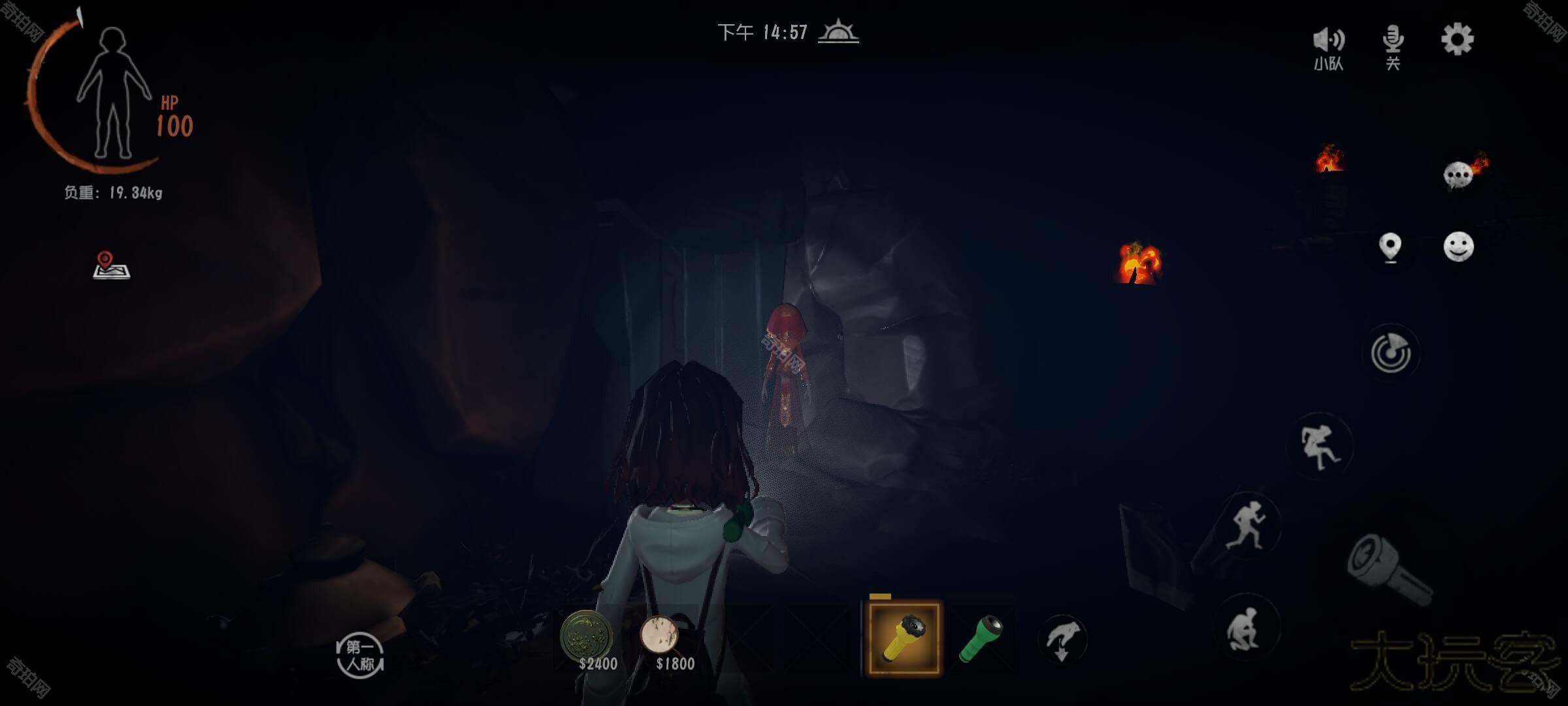Tap the jump action button

[x=1320, y=446]
